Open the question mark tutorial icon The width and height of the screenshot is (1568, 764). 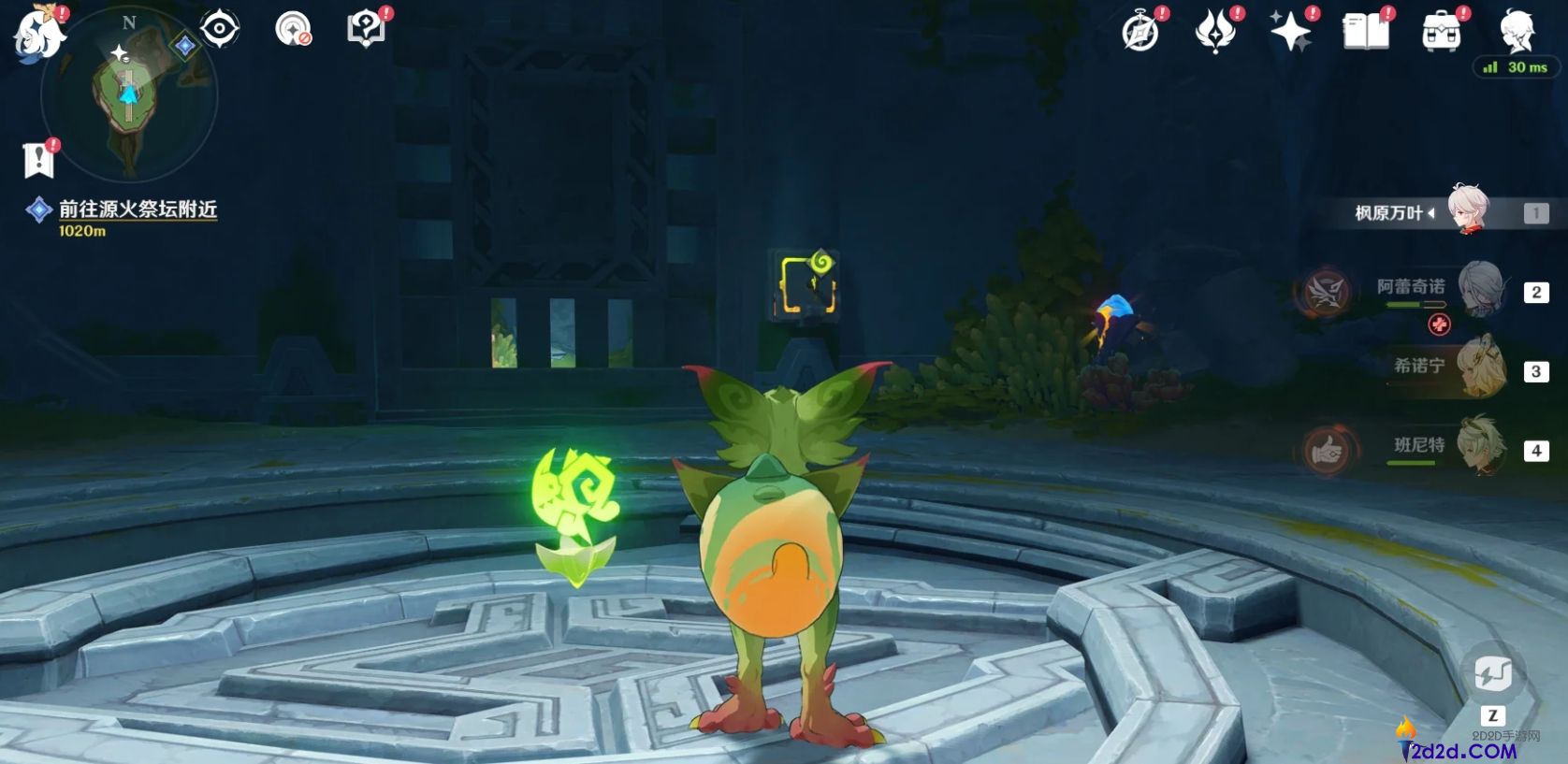(365, 29)
